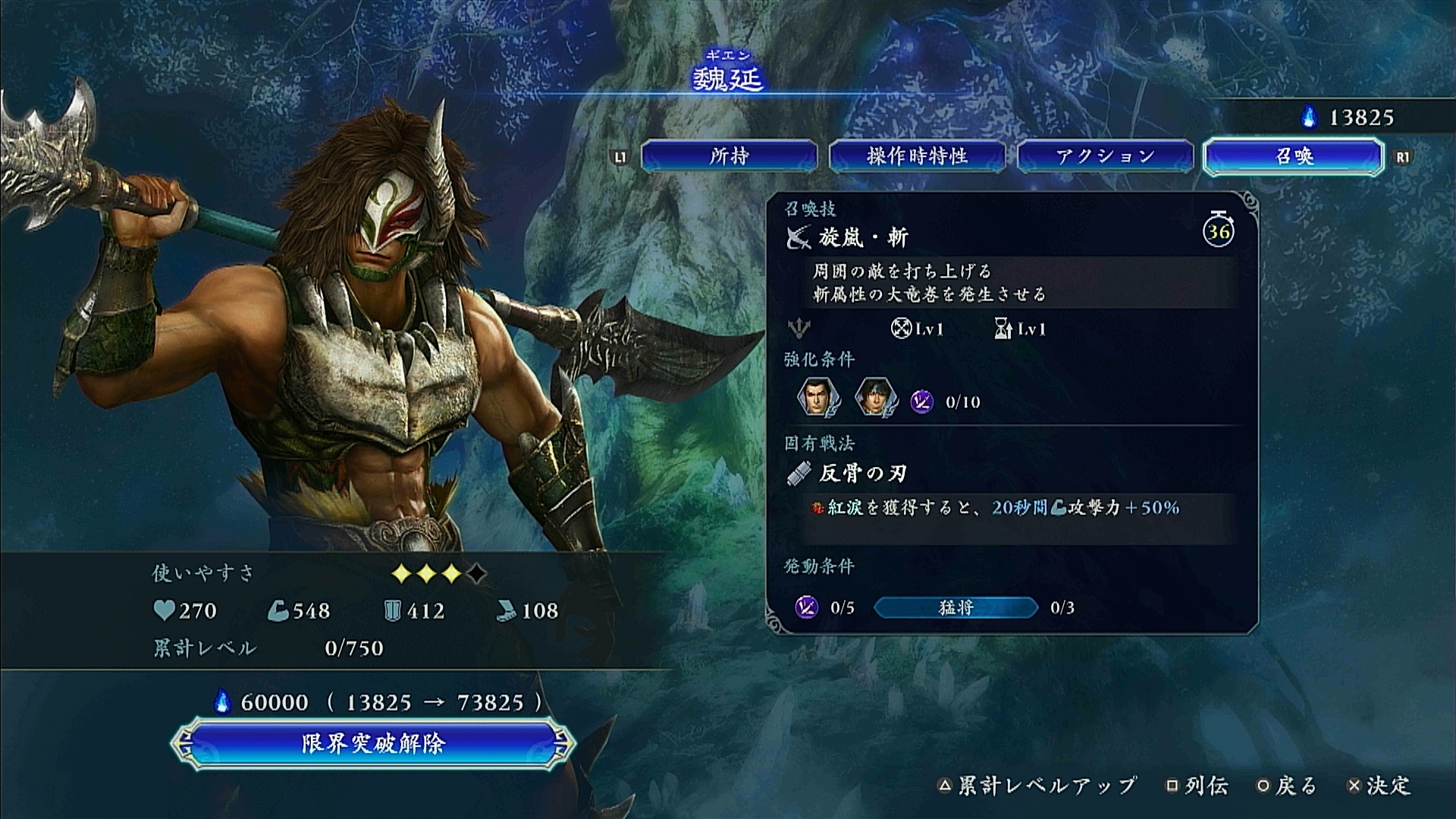Viewport: 1456px width, 819px height.
Task: Select the 猛将 activation condition tag
Action: coord(955,607)
